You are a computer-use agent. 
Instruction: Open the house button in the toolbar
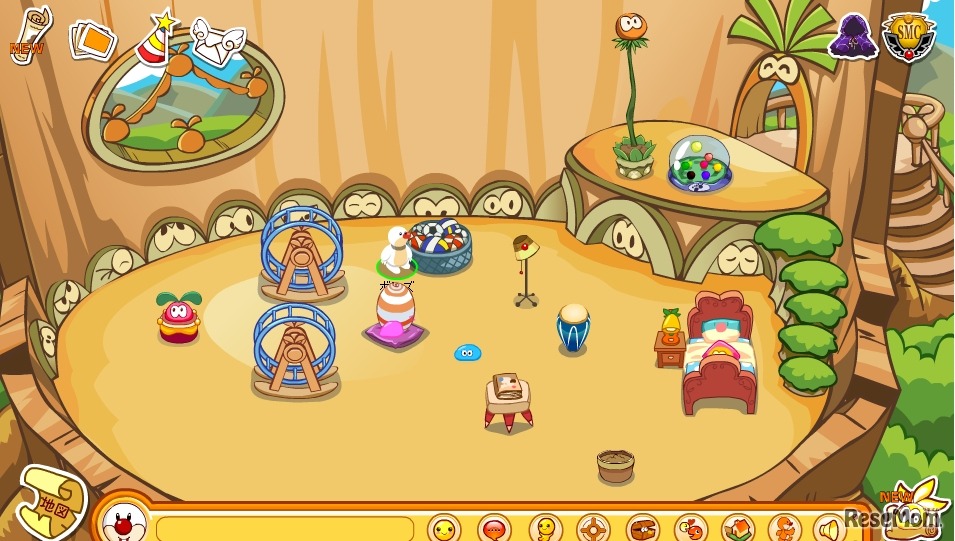pyautogui.click(x=737, y=527)
